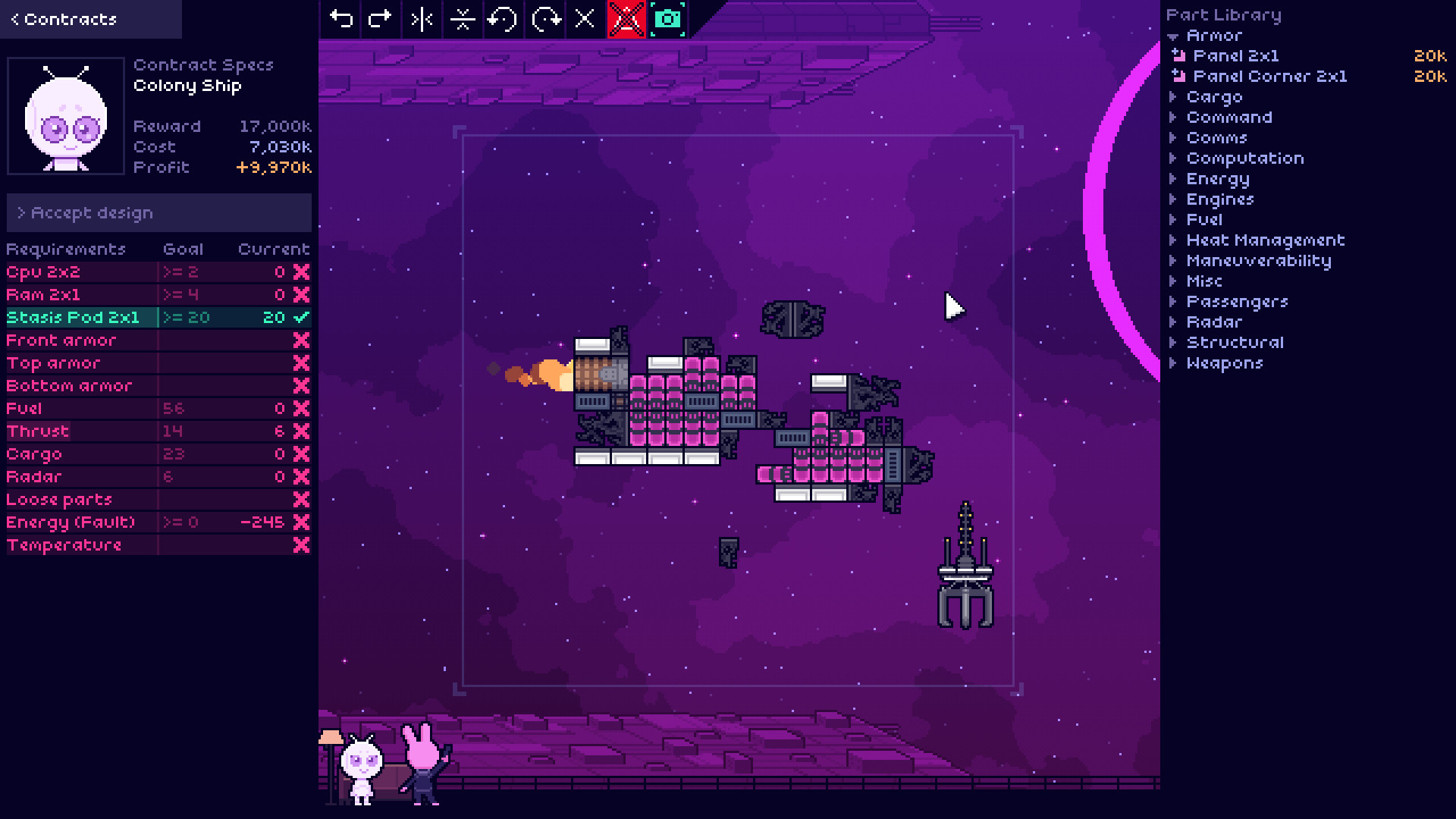Take a screenshot with camera button
The image size is (1456, 819).
[667, 19]
